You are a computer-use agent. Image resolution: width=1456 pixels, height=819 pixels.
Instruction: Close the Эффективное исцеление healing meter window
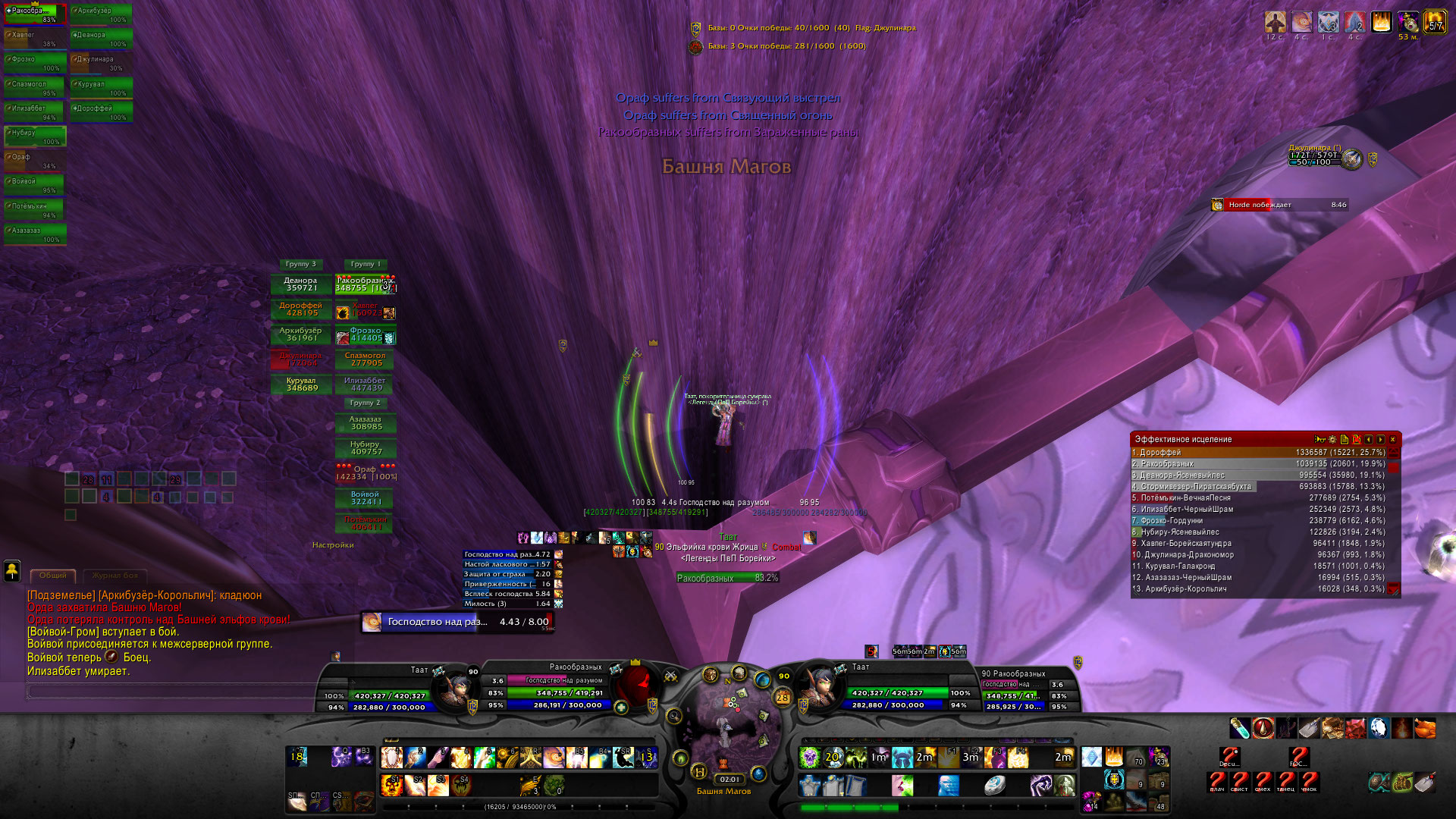(1392, 439)
